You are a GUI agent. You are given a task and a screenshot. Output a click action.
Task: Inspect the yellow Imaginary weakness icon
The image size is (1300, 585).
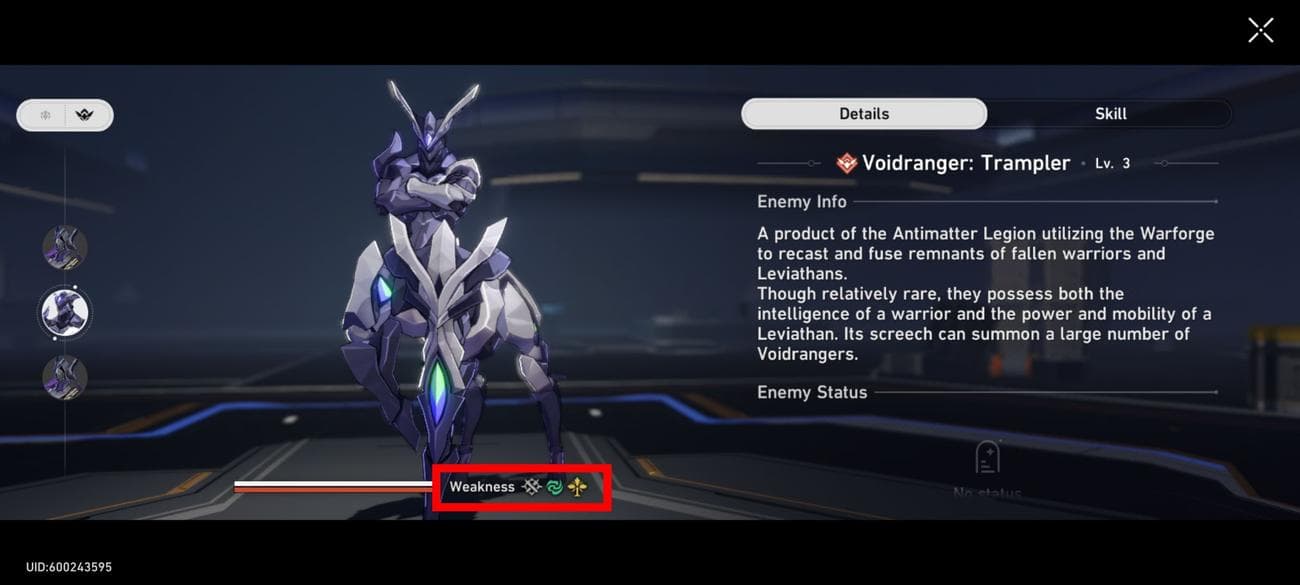click(x=577, y=487)
